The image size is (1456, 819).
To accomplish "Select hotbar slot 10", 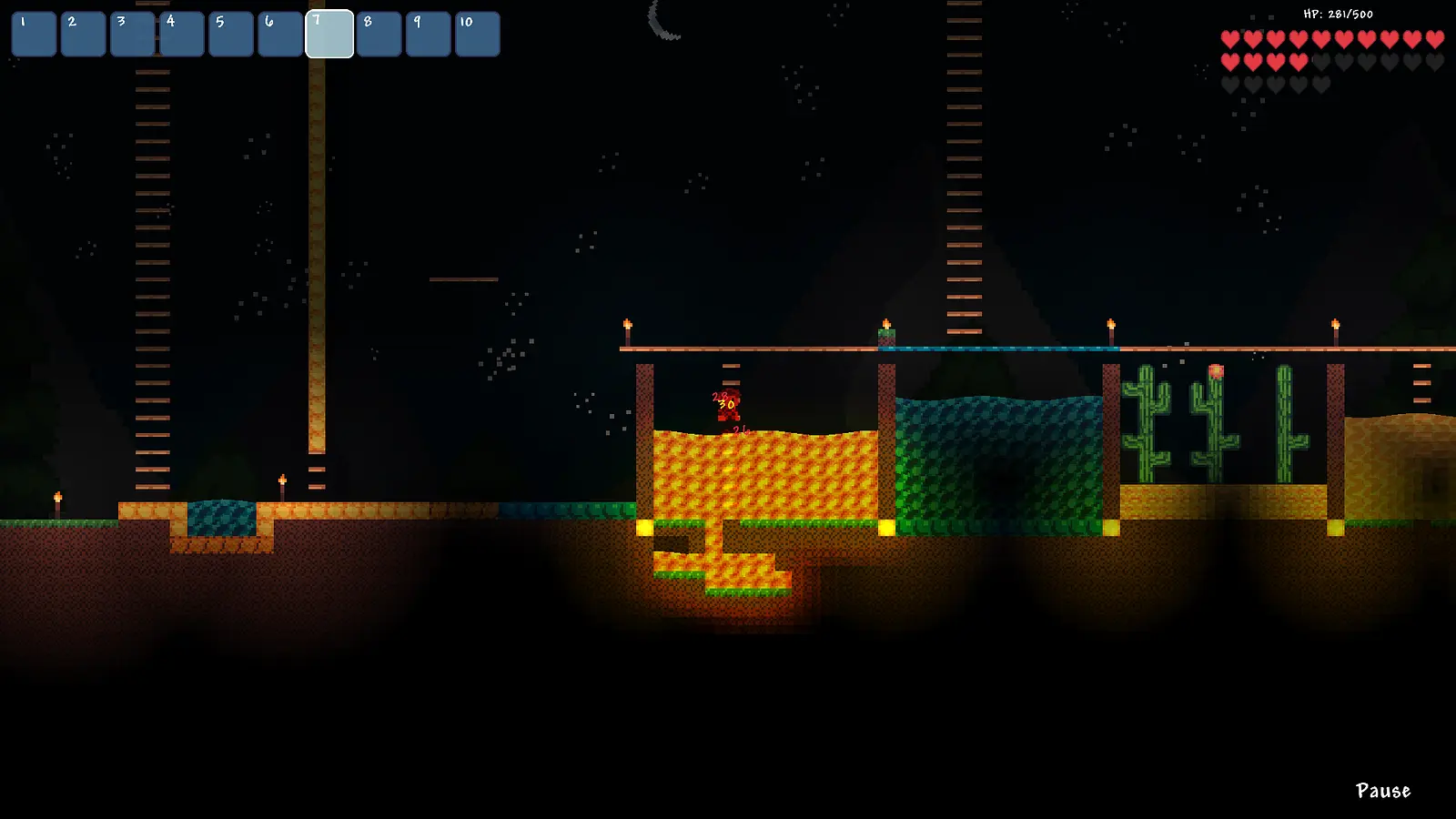I will [477, 33].
